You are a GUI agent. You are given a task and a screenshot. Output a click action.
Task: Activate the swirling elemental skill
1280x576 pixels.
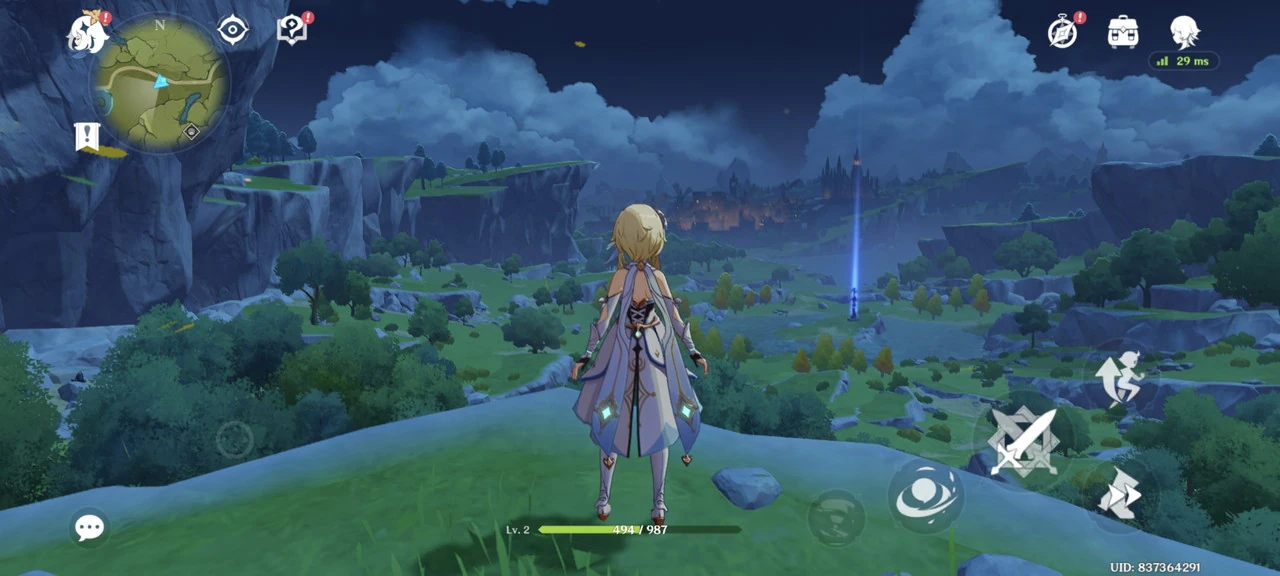pos(927,497)
